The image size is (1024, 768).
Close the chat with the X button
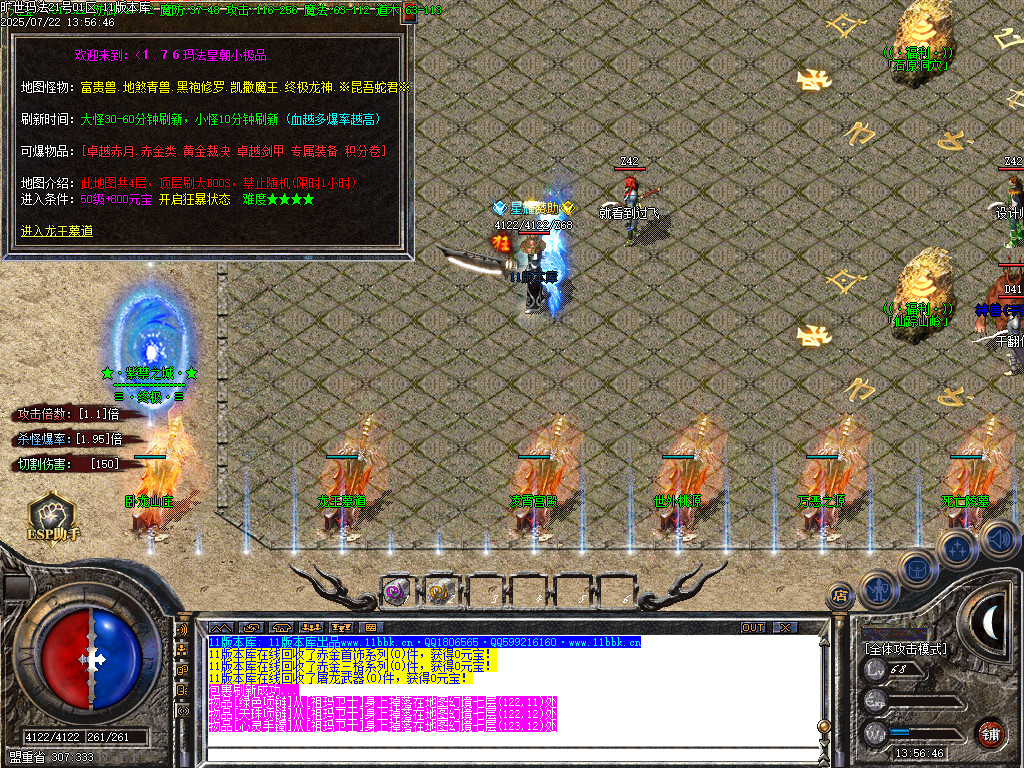pyautogui.click(x=786, y=627)
